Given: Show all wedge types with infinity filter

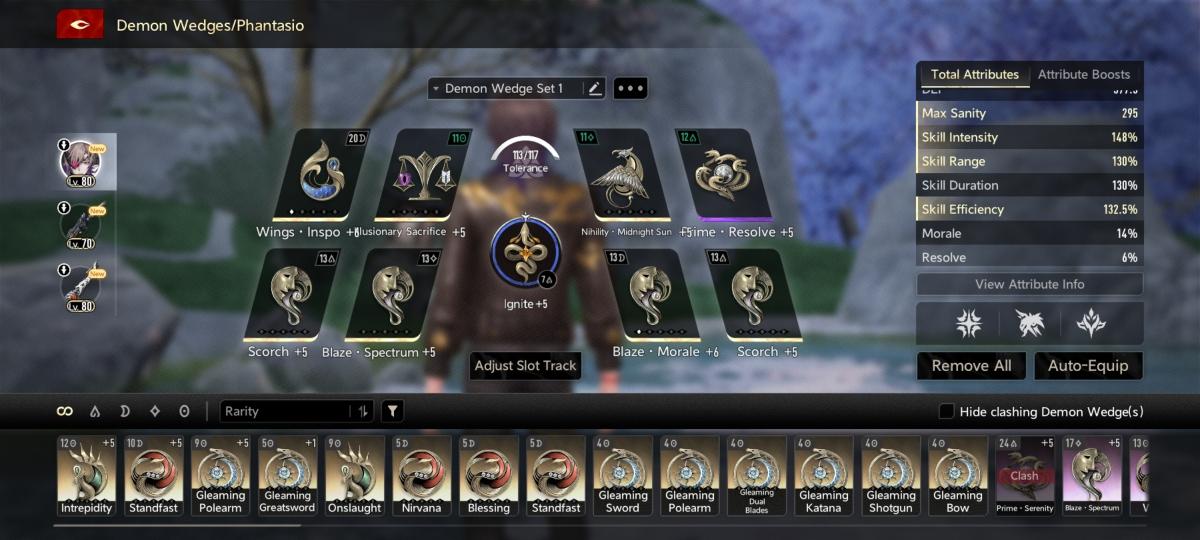Looking at the screenshot, I should tap(65, 411).
